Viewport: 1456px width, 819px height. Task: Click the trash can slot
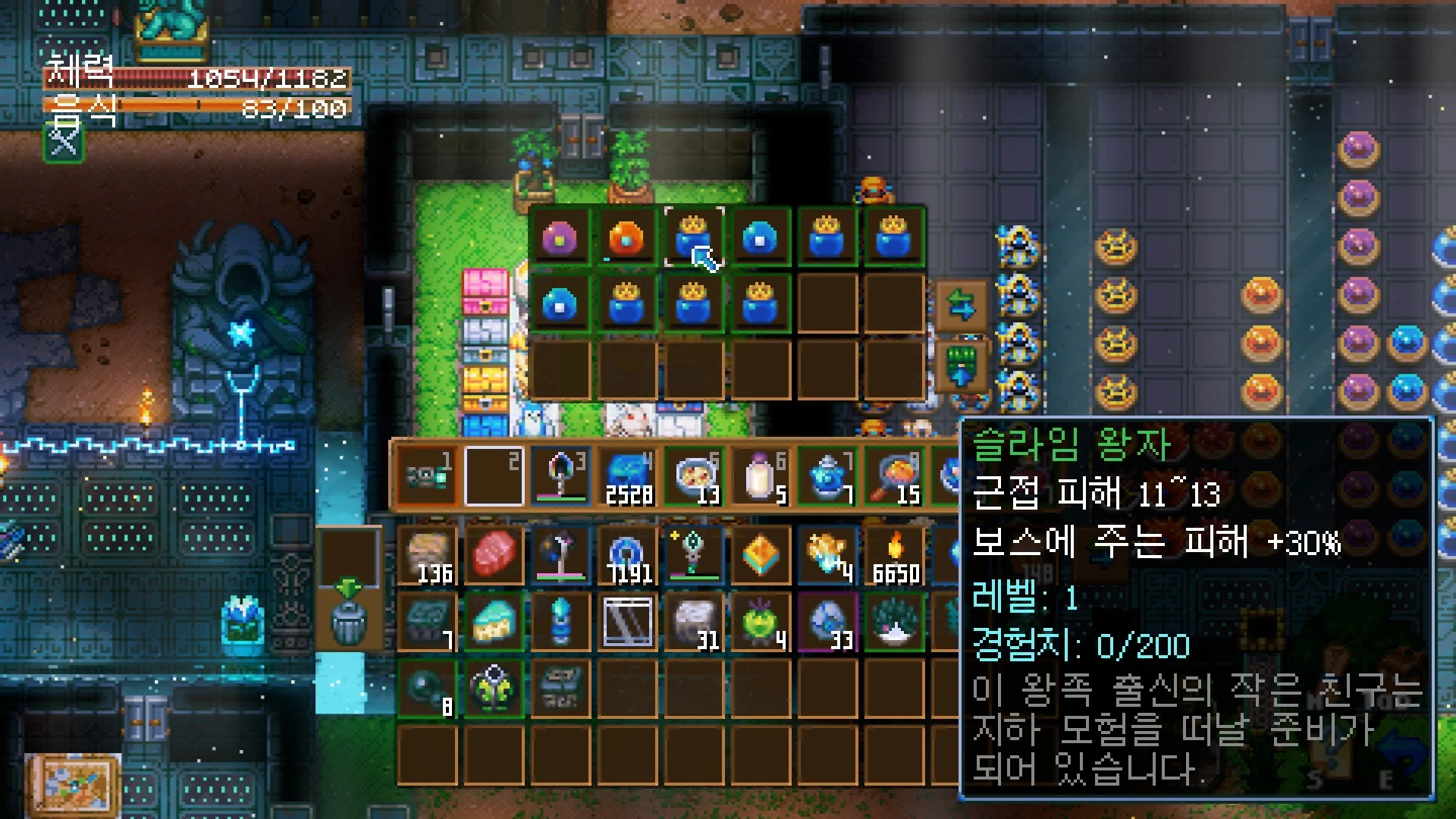(349, 620)
